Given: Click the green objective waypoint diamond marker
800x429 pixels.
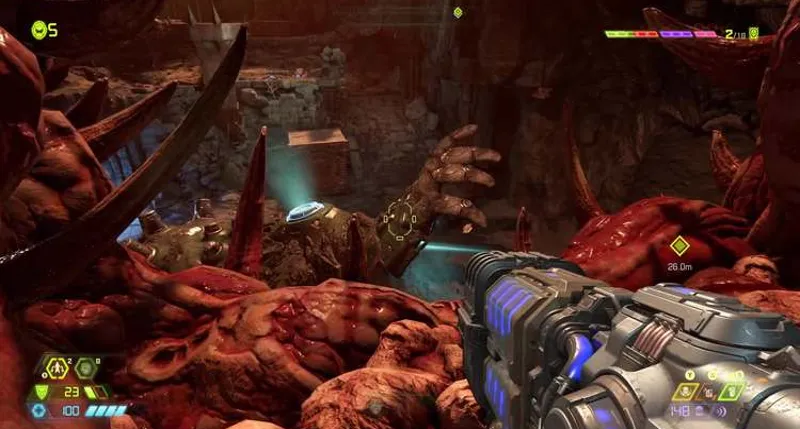Looking at the screenshot, I should tap(680, 245).
